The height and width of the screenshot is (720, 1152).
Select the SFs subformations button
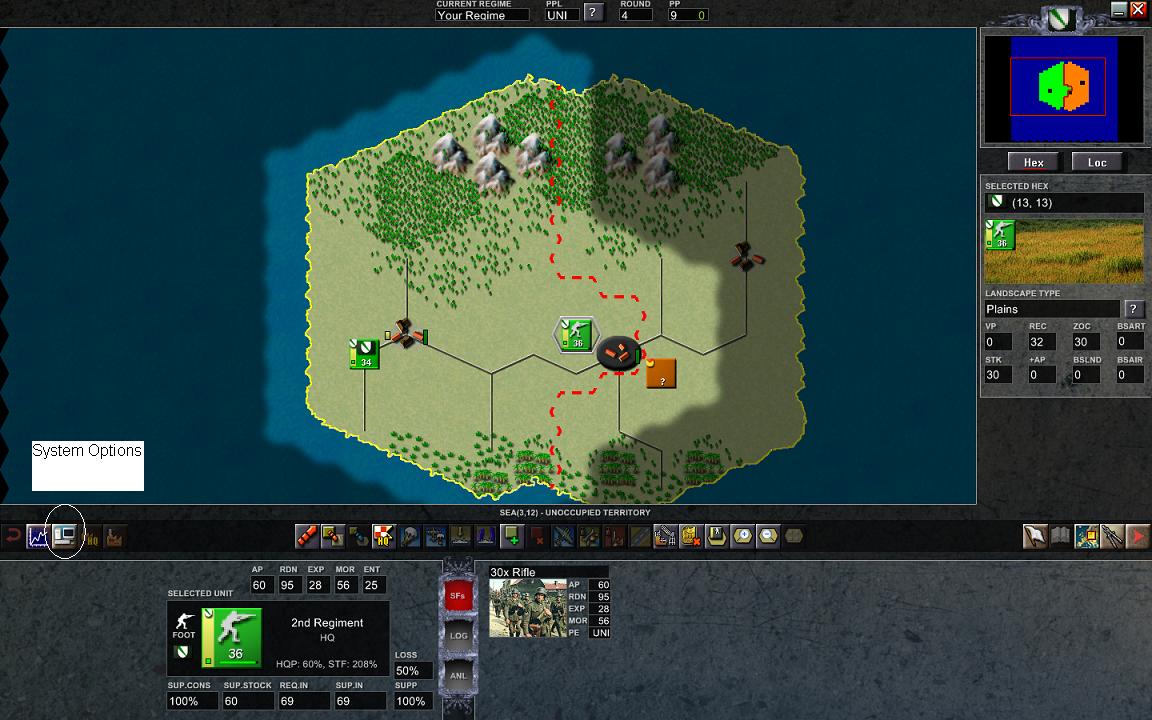coord(457,595)
